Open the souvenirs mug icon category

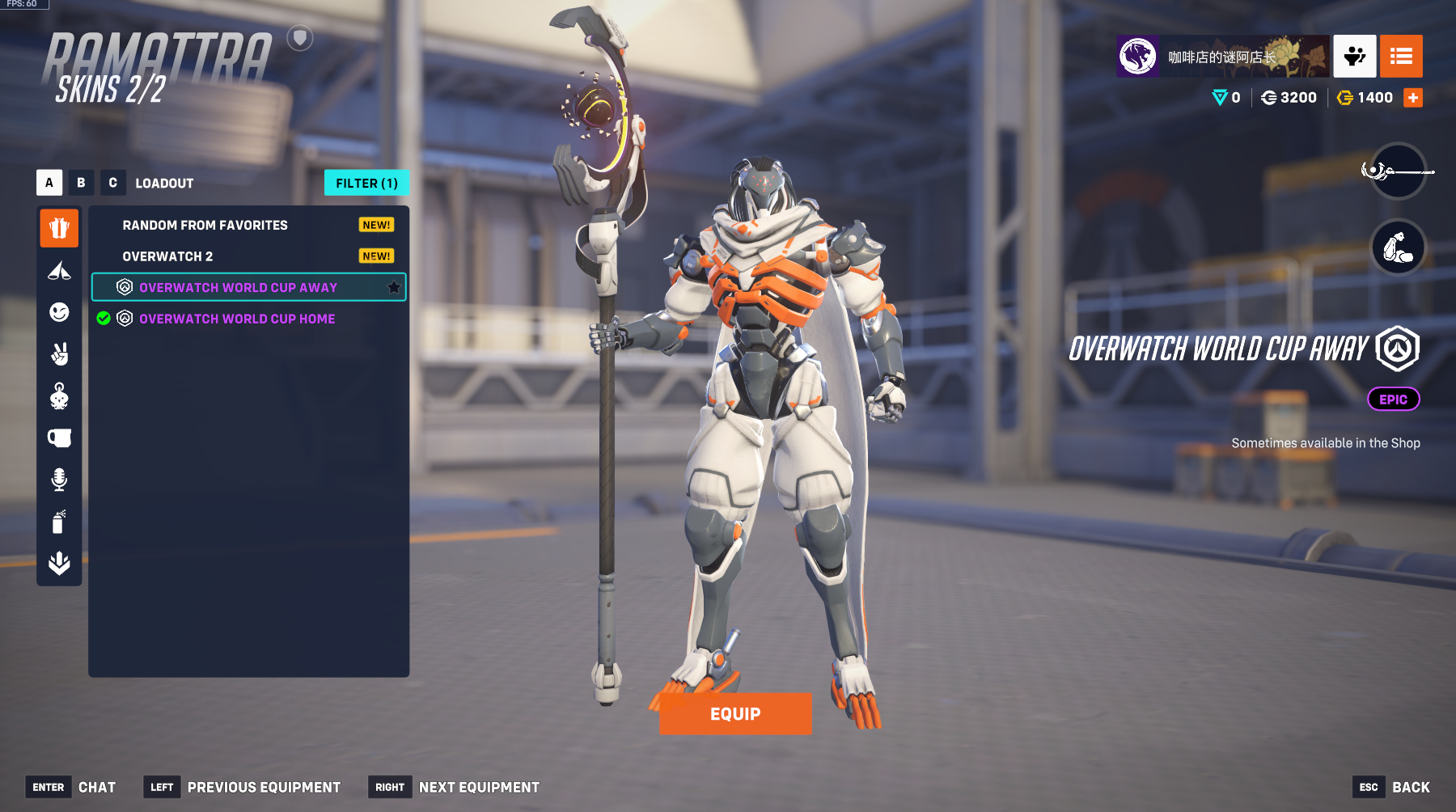[x=59, y=438]
